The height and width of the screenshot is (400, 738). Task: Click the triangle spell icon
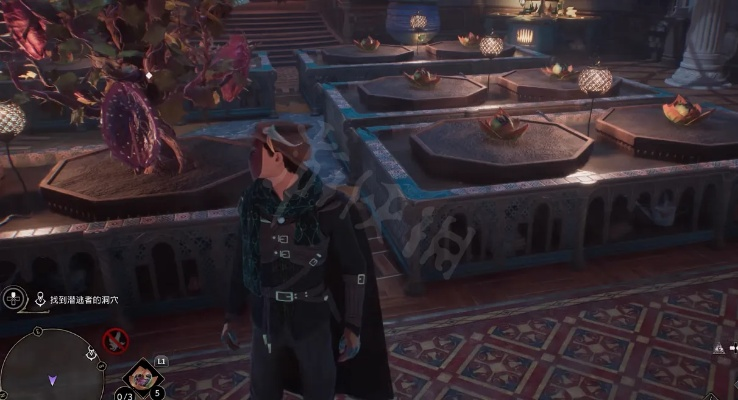click(718, 346)
